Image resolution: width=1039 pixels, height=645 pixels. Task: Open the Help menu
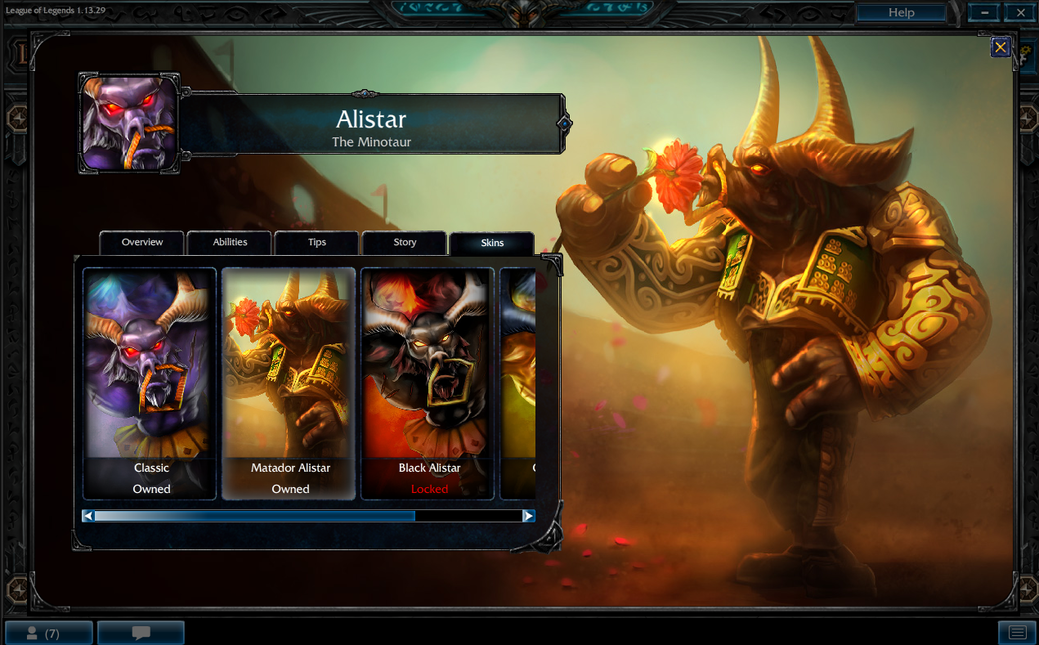901,13
